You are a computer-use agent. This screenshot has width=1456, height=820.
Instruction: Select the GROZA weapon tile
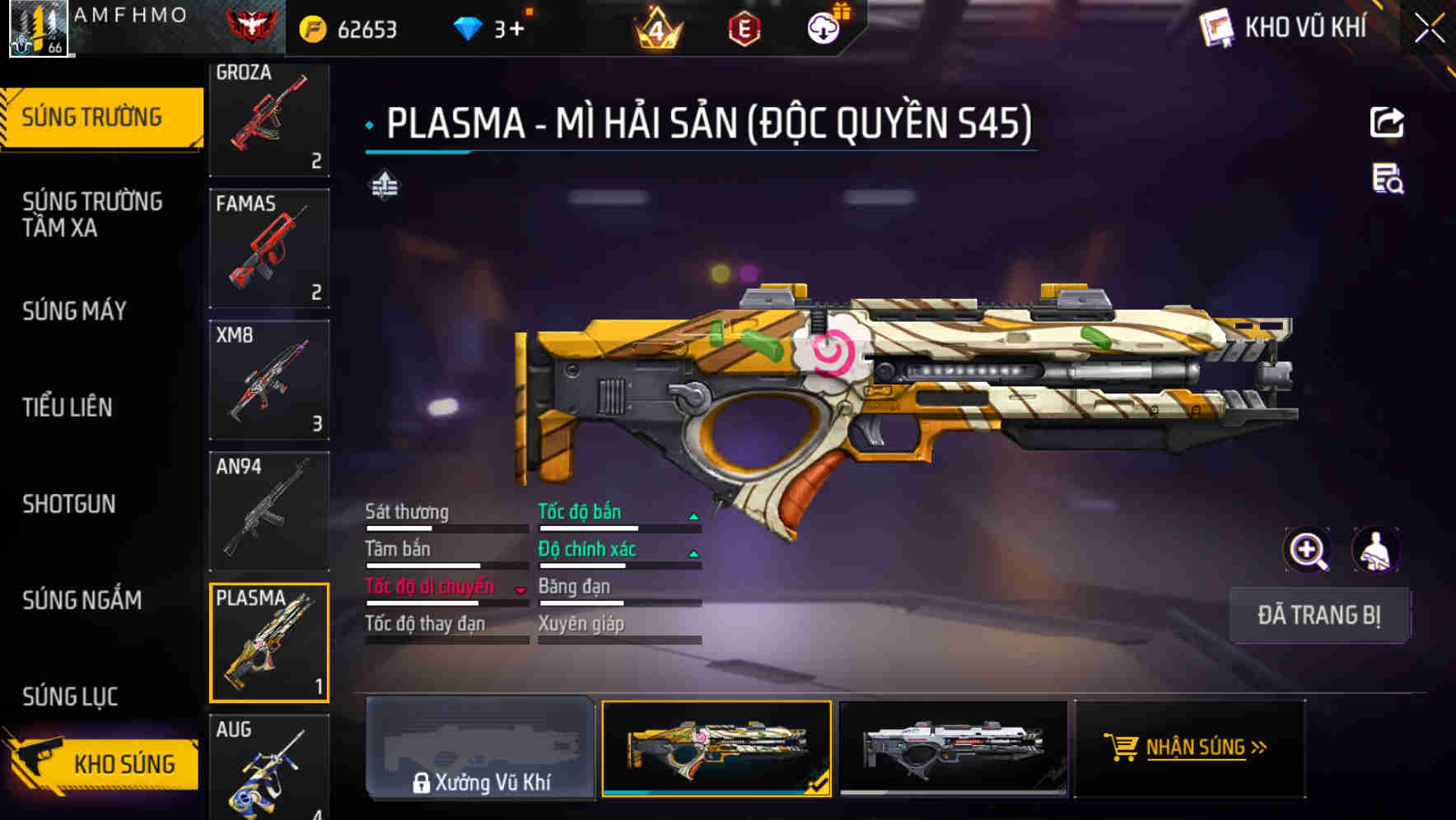click(269, 118)
